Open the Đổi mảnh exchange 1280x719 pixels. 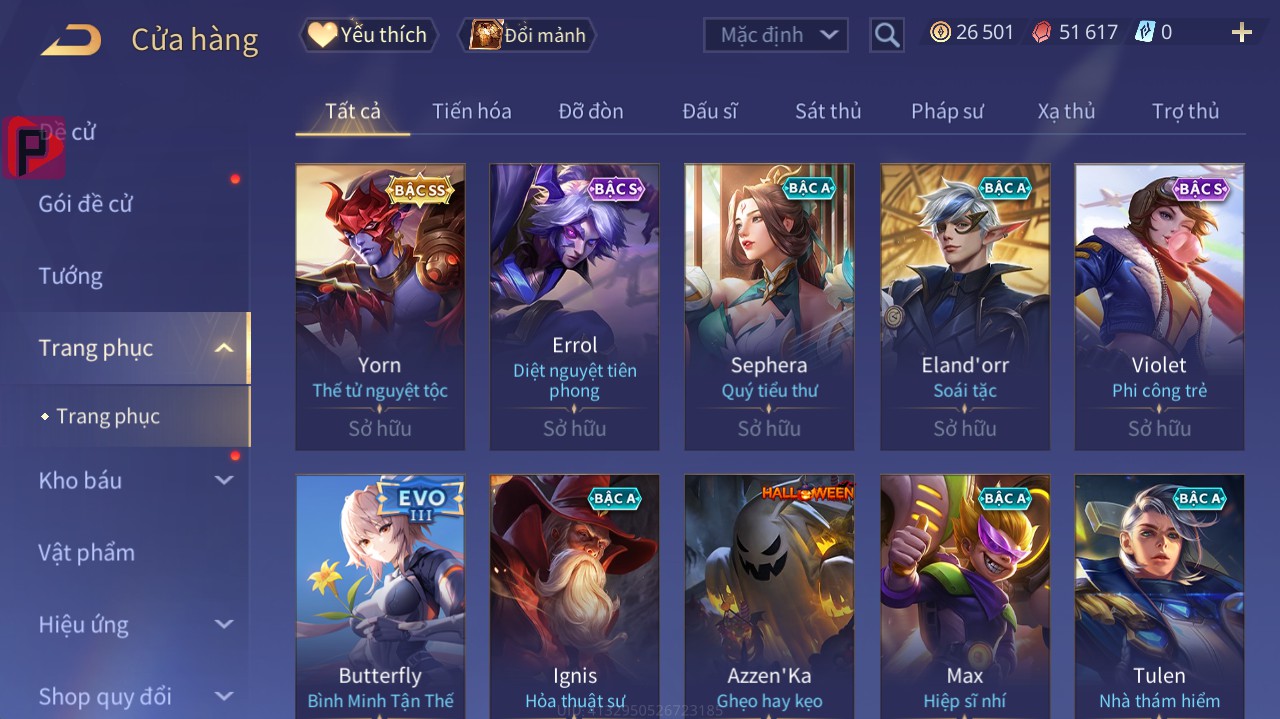(x=527, y=35)
